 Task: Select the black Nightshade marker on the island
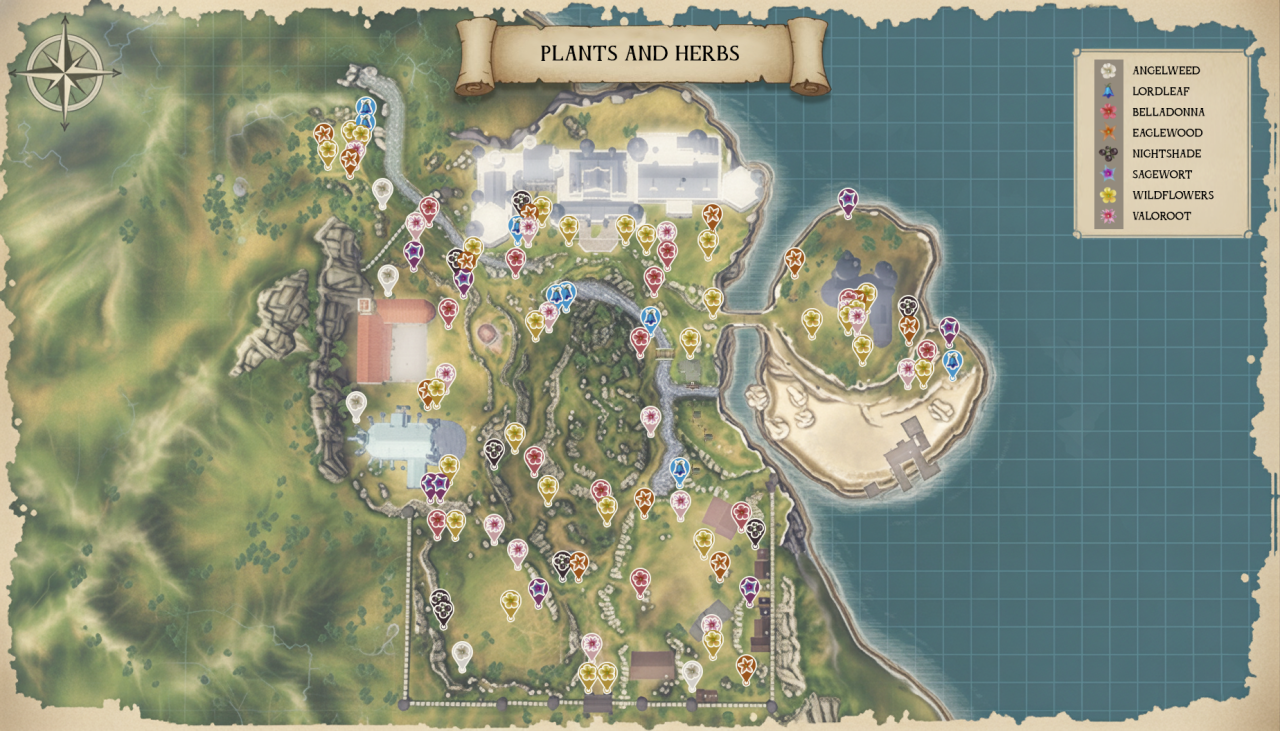(908, 307)
